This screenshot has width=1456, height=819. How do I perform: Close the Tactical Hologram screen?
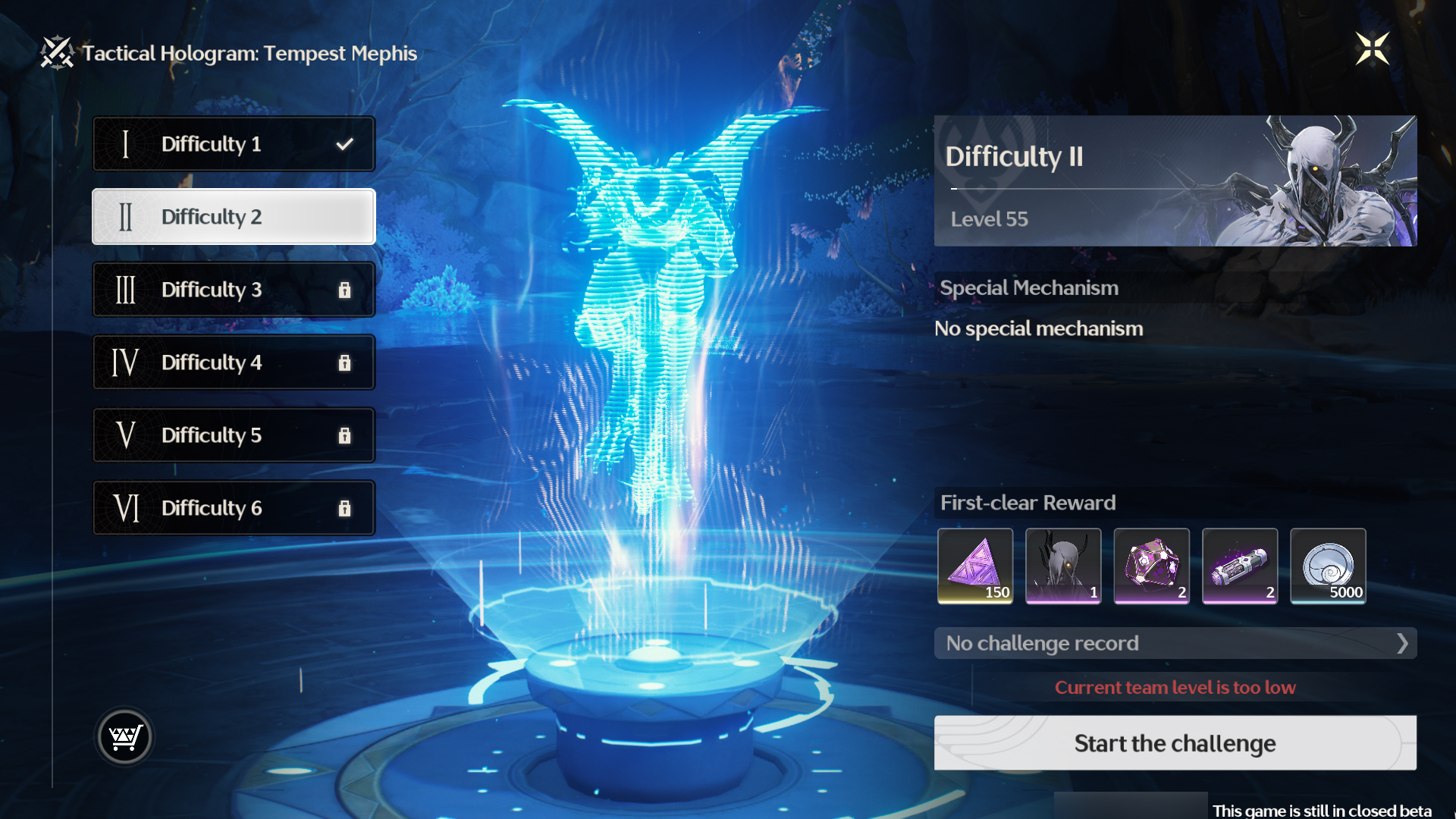click(1373, 49)
